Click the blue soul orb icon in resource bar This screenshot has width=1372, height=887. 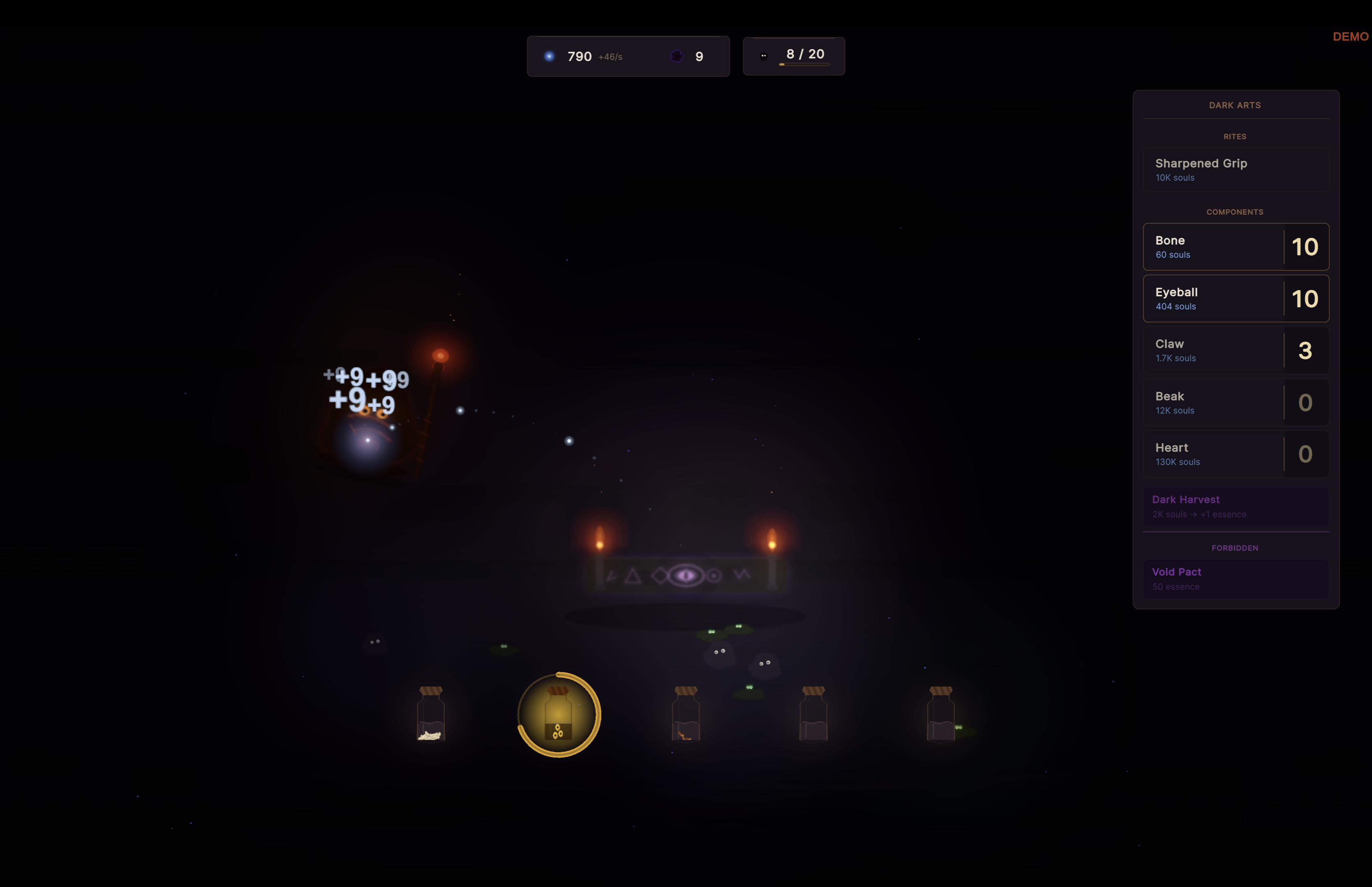click(x=549, y=56)
